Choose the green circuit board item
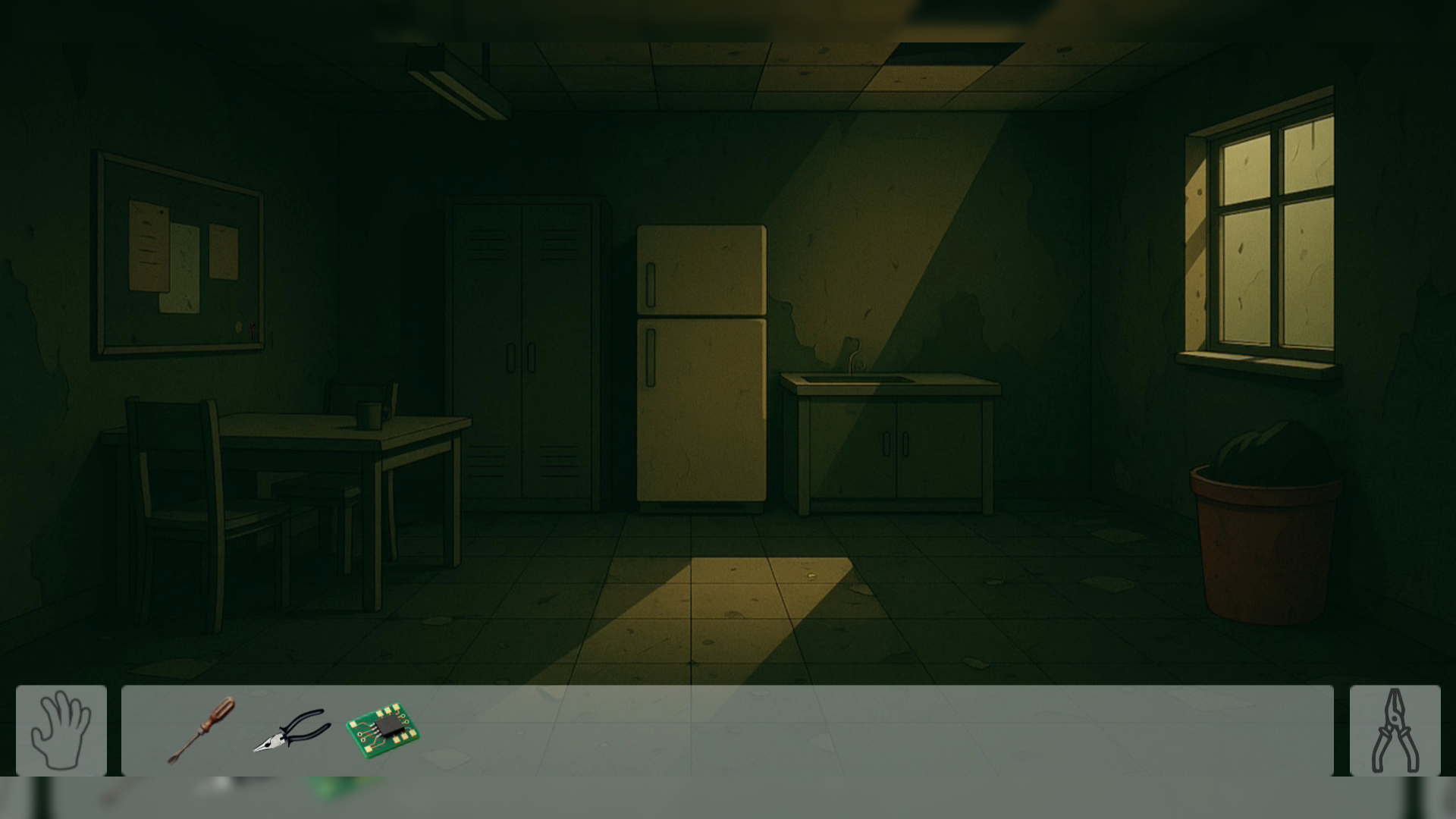The height and width of the screenshot is (819, 1456). (x=383, y=731)
